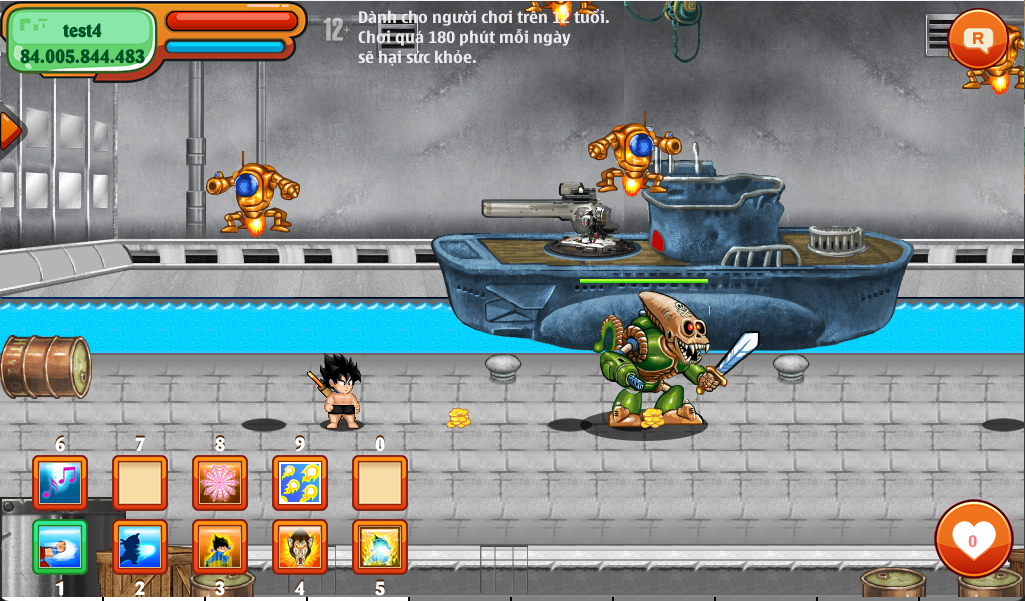Trigger the great ape transformation skill
Image resolution: width=1025 pixels, height=601 pixels.
coord(300,547)
